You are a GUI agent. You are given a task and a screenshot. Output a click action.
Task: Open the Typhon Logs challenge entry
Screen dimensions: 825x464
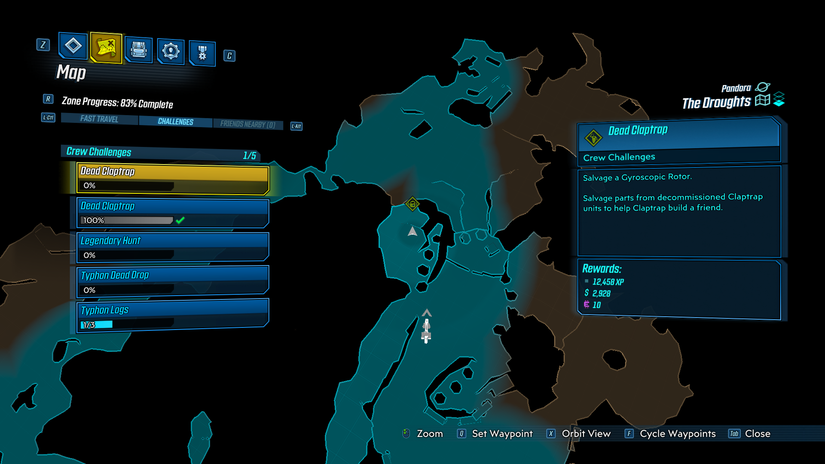coord(172,316)
